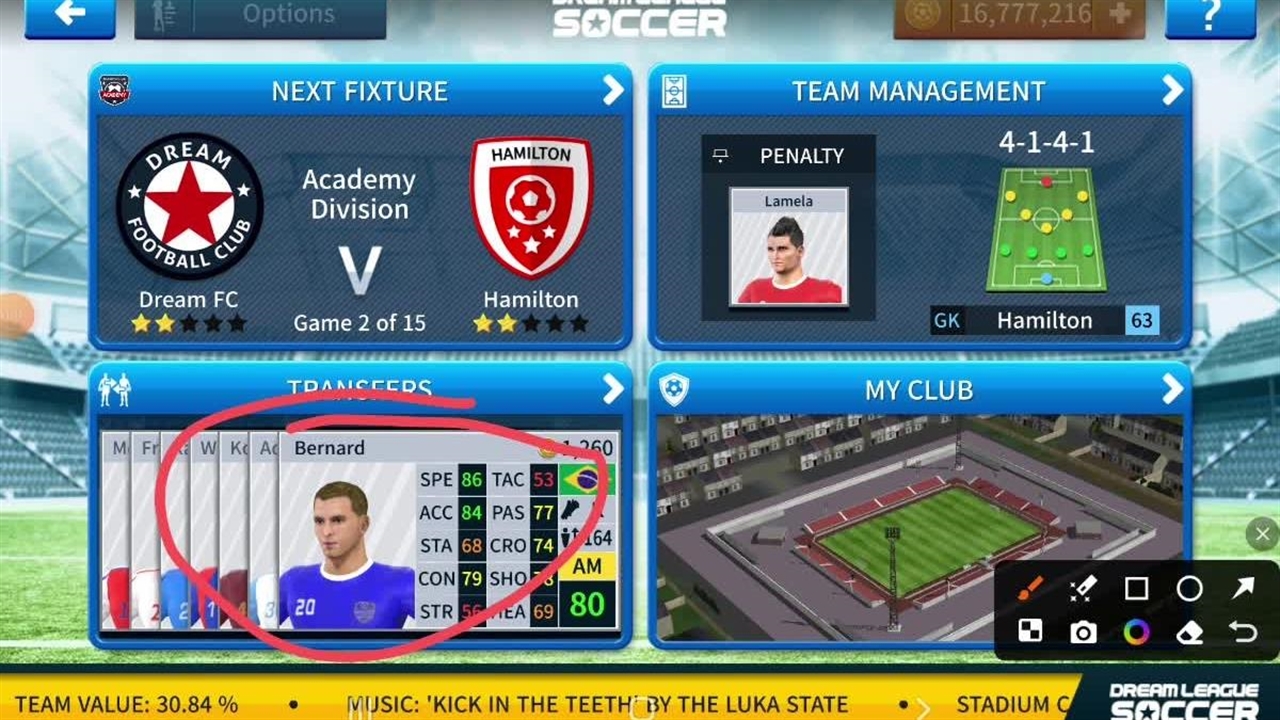This screenshot has height=720, width=1280.
Task: Add more coins with the plus button
Action: [x=1120, y=14]
